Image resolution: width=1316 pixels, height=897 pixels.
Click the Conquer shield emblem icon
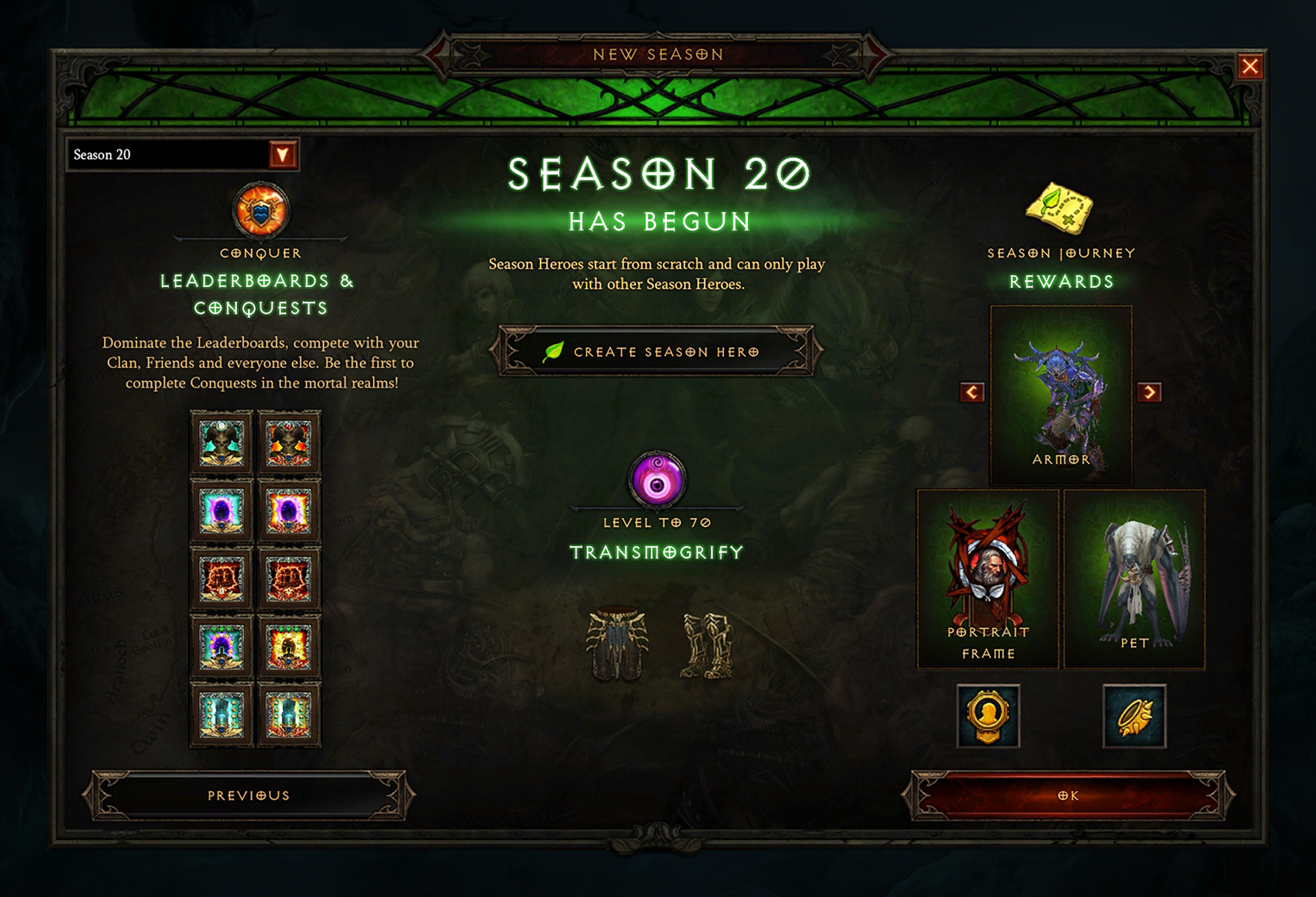coord(260,210)
